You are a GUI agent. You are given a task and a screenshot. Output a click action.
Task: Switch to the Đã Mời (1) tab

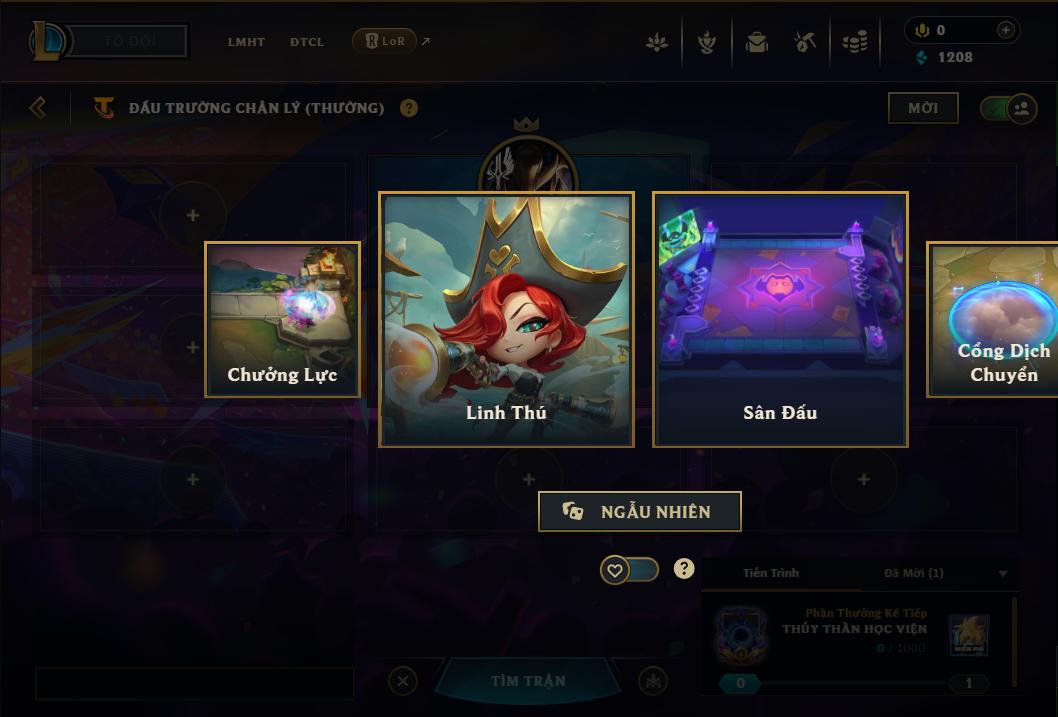[x=914, y=573]
